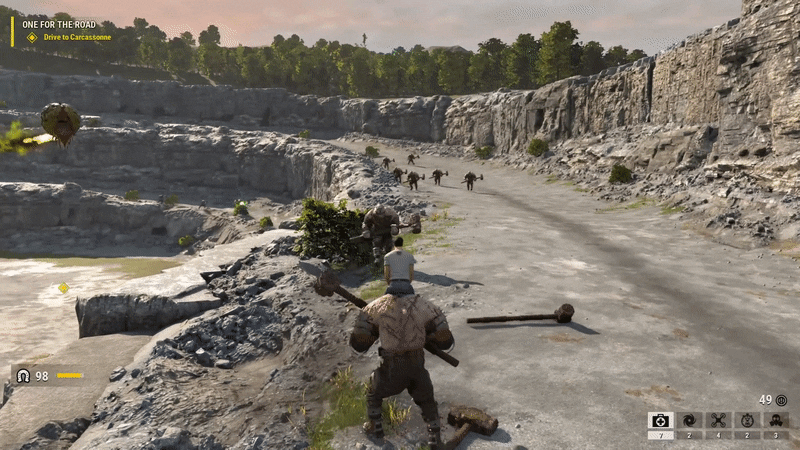This screenshot has width=800, height=450.
Task: Click the yellow diamond objective marker on the left
Action: (63, 288)
